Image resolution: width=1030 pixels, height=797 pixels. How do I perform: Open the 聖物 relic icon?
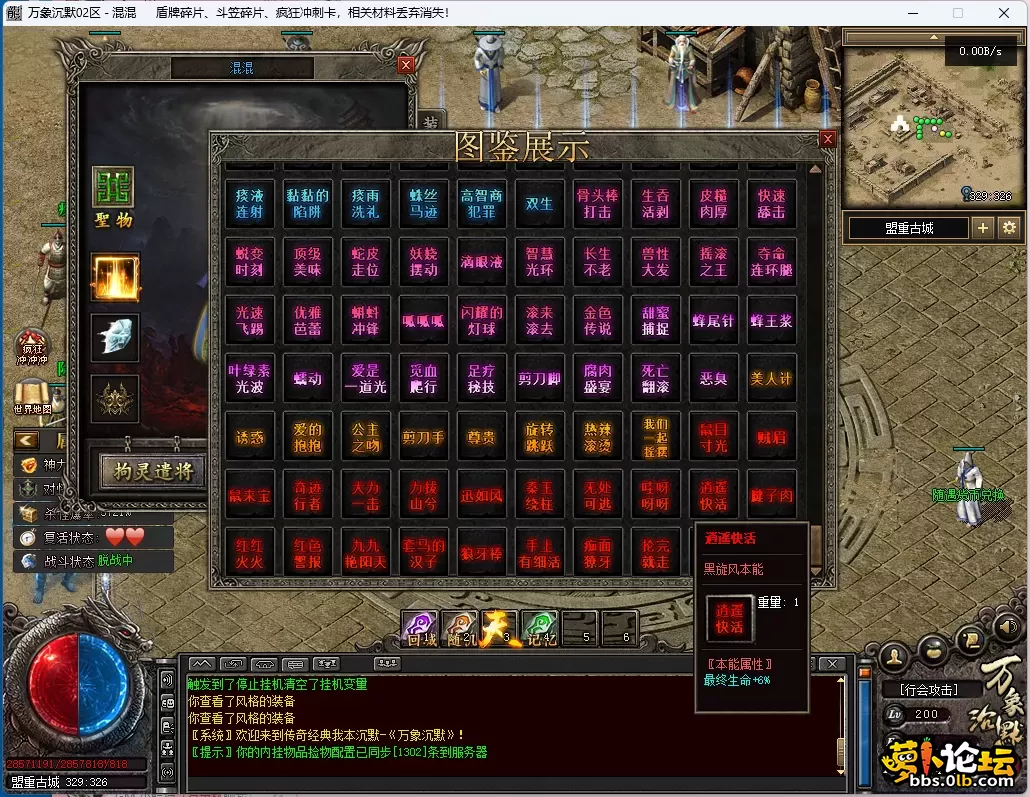pos(113,197)
